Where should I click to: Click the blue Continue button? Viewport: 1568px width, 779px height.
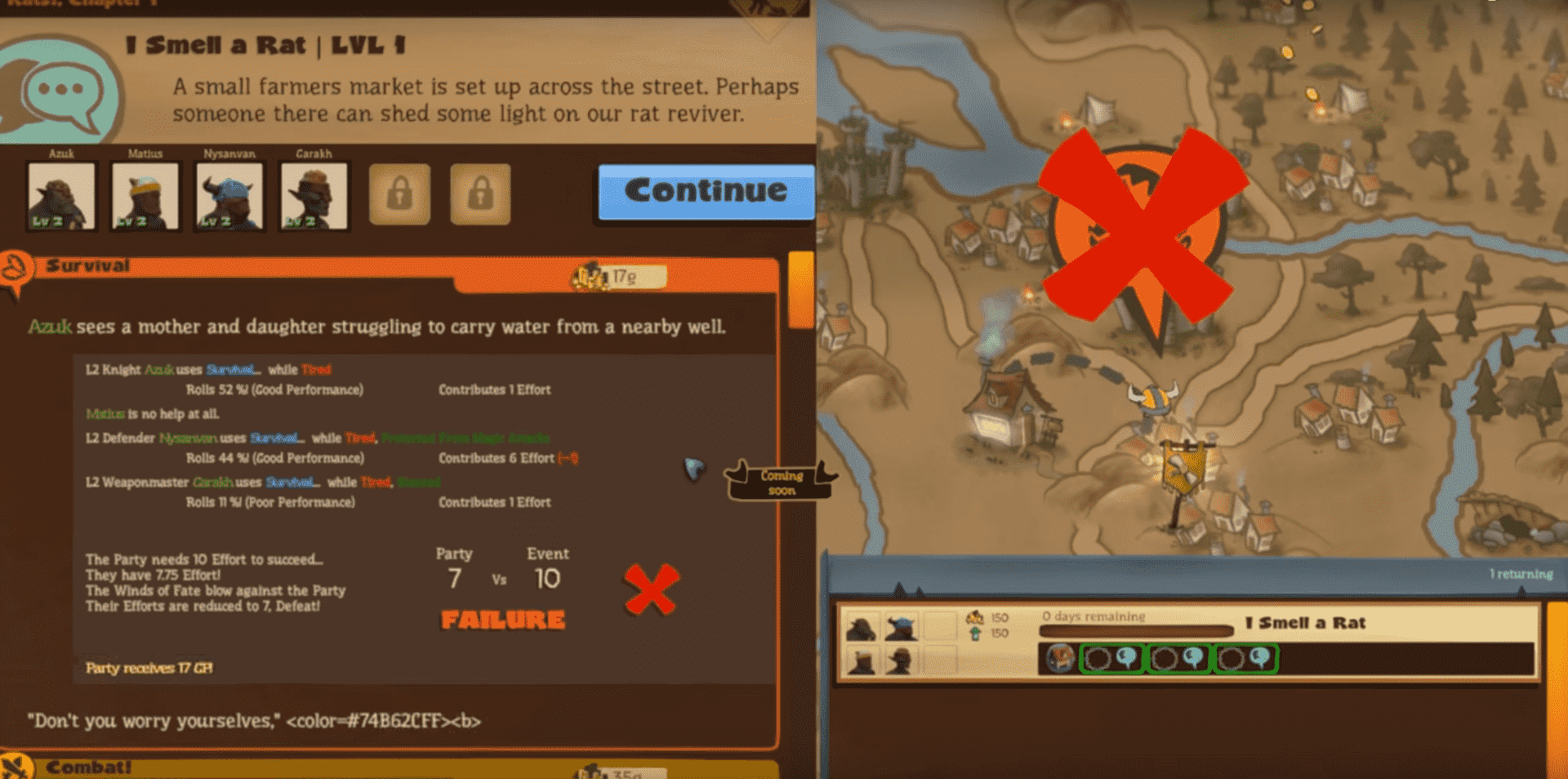[706, 192]
